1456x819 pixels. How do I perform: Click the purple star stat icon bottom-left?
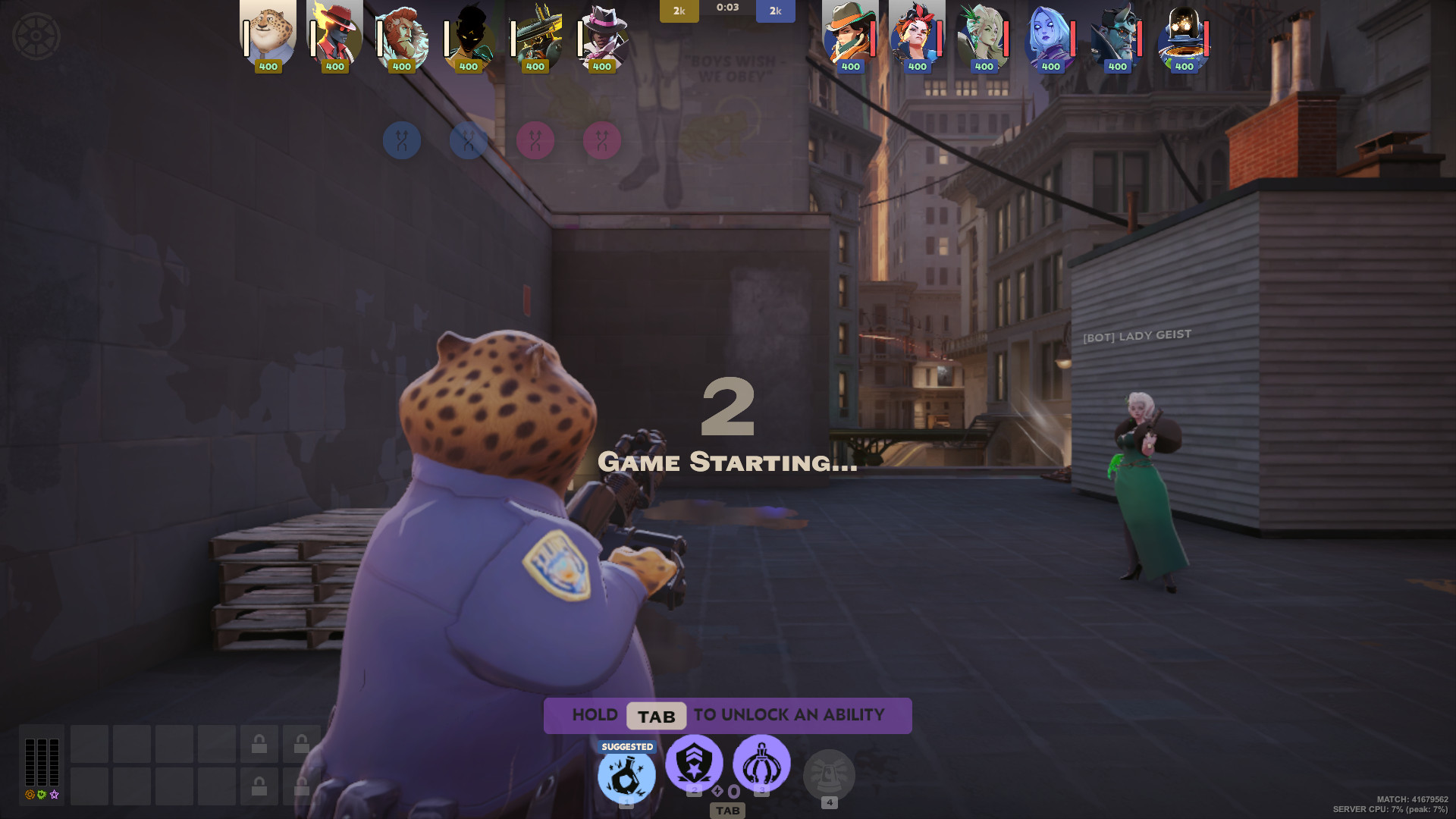(x=54, y=794)
